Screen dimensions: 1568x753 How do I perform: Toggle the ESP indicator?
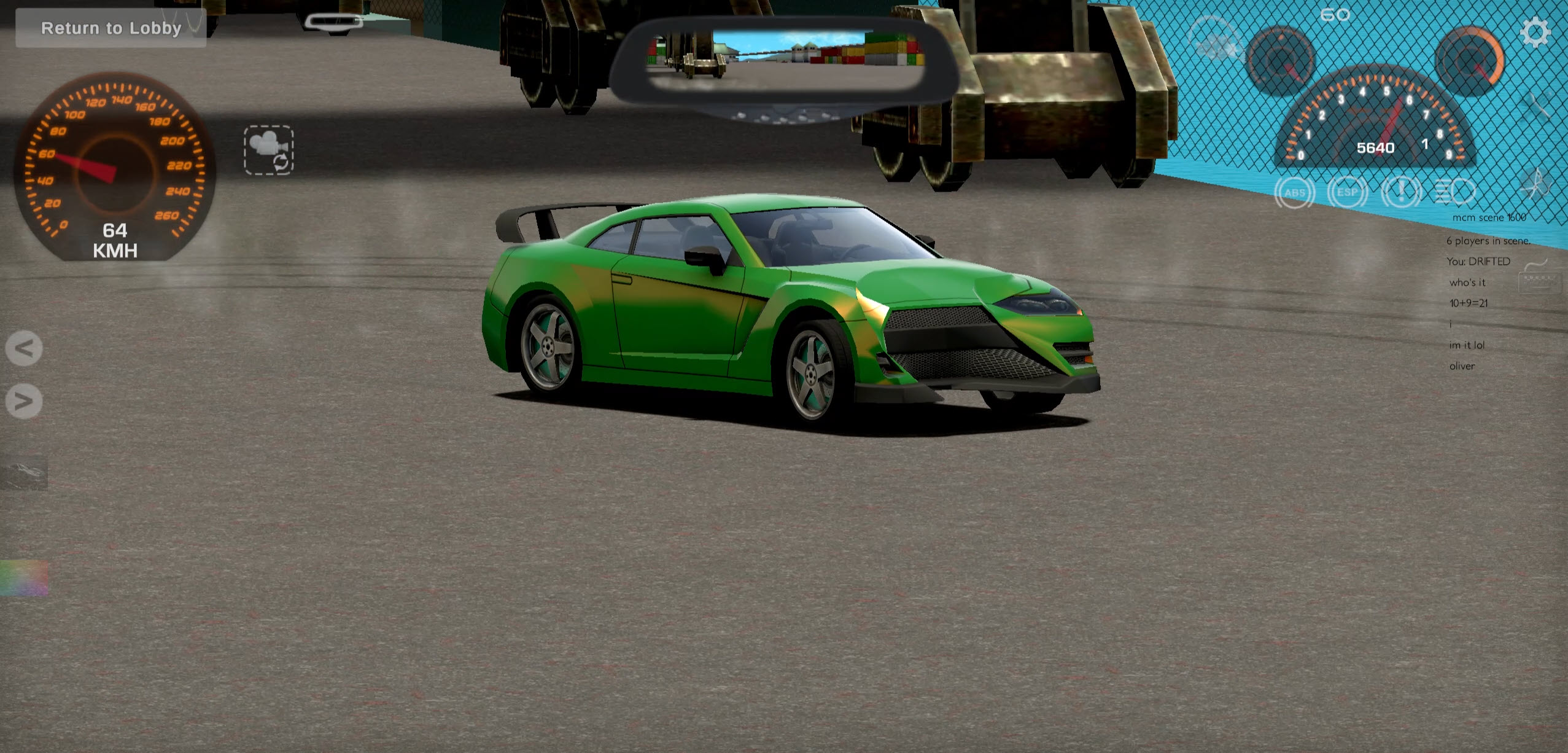[1348, 192]
